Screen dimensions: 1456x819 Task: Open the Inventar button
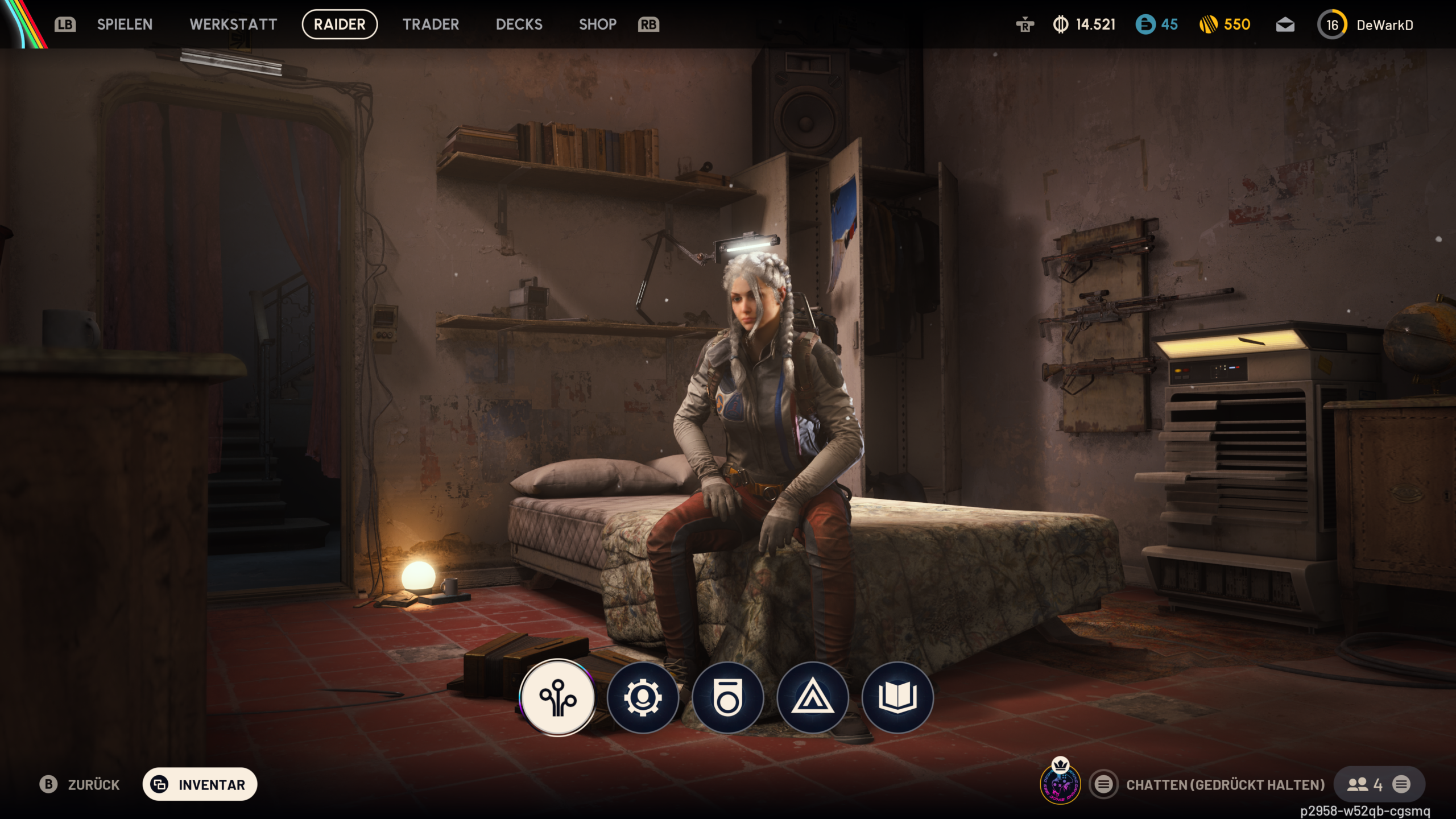click(x=200, y=785)
